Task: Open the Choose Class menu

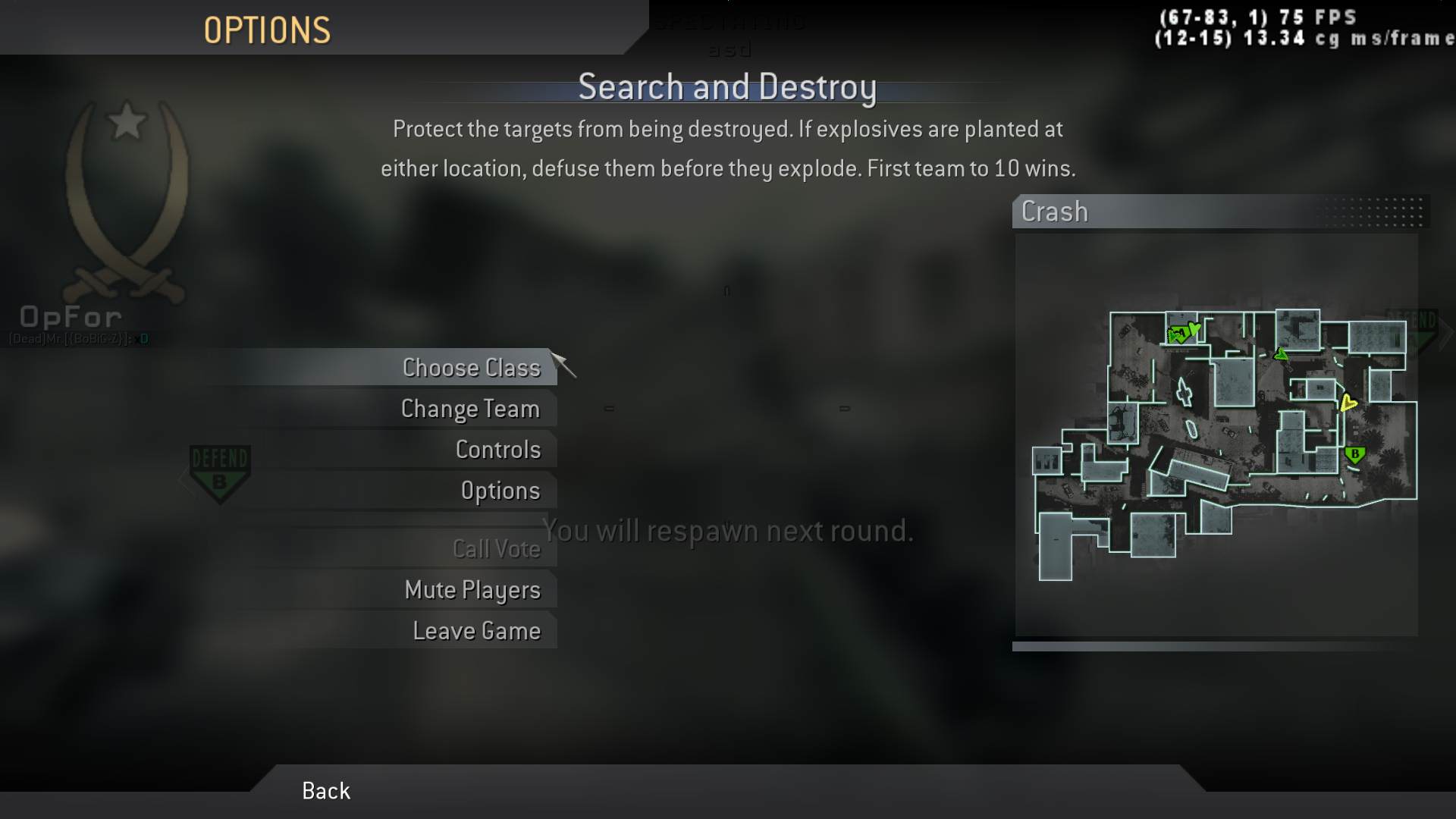Action: click(471, 368)
